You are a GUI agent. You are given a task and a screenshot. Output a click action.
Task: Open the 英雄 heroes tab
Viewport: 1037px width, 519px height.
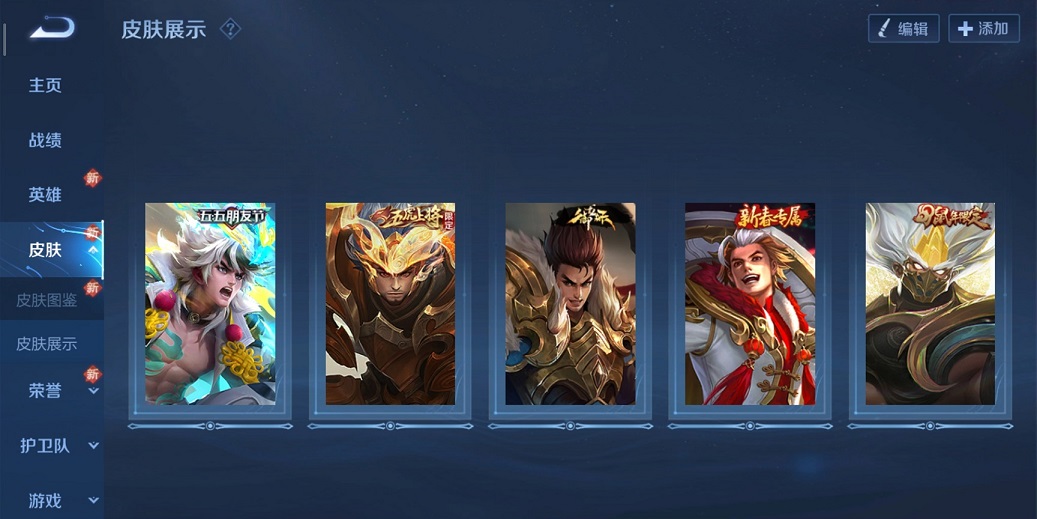point(45,195)
